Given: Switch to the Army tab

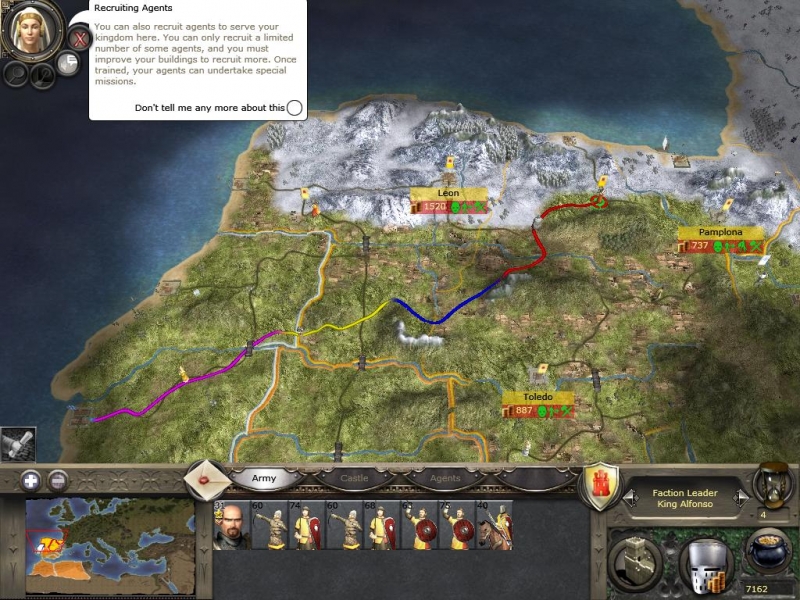Looking at the screenshot, I should [x=263, y=479].
